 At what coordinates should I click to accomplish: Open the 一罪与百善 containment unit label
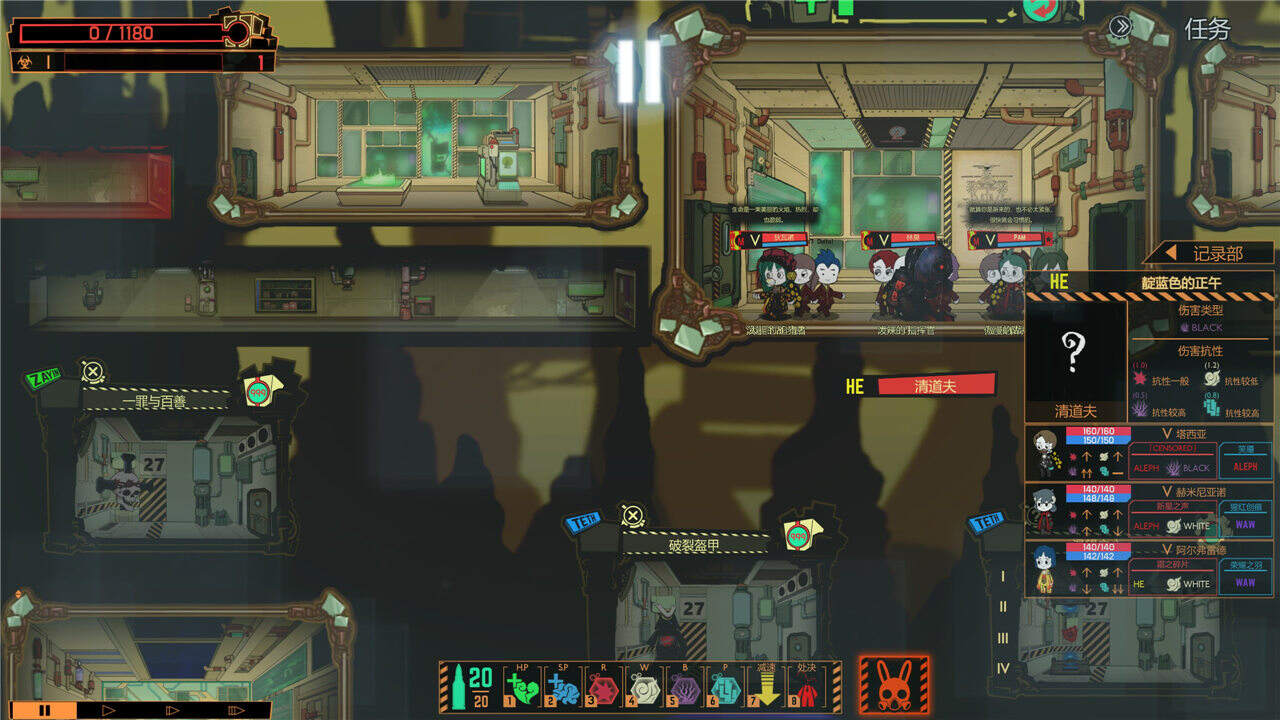click(x=154, y=401)
